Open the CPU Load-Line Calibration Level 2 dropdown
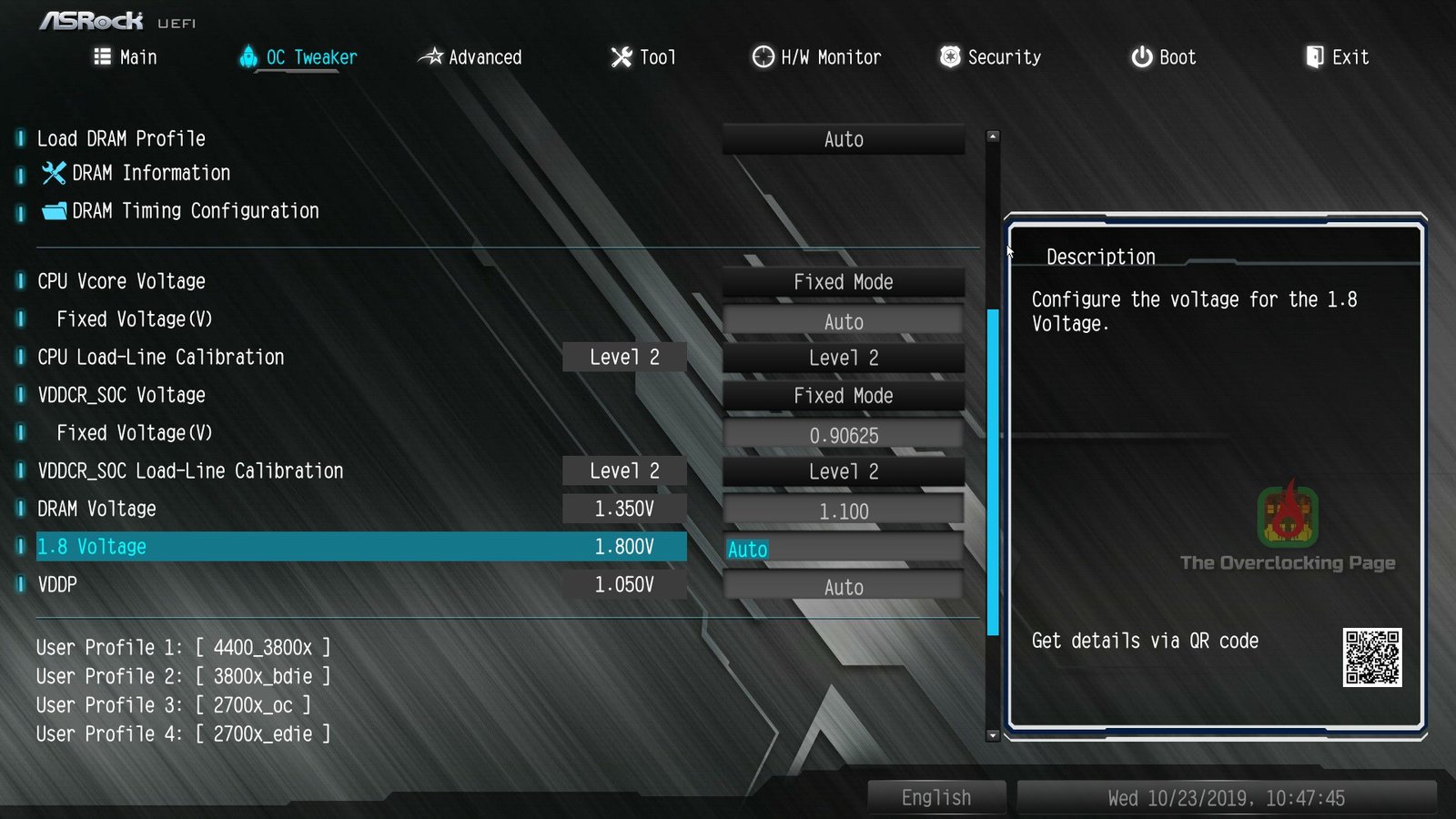The height and width of the screenshot is (819, 1456). click(x=843, y=357)
